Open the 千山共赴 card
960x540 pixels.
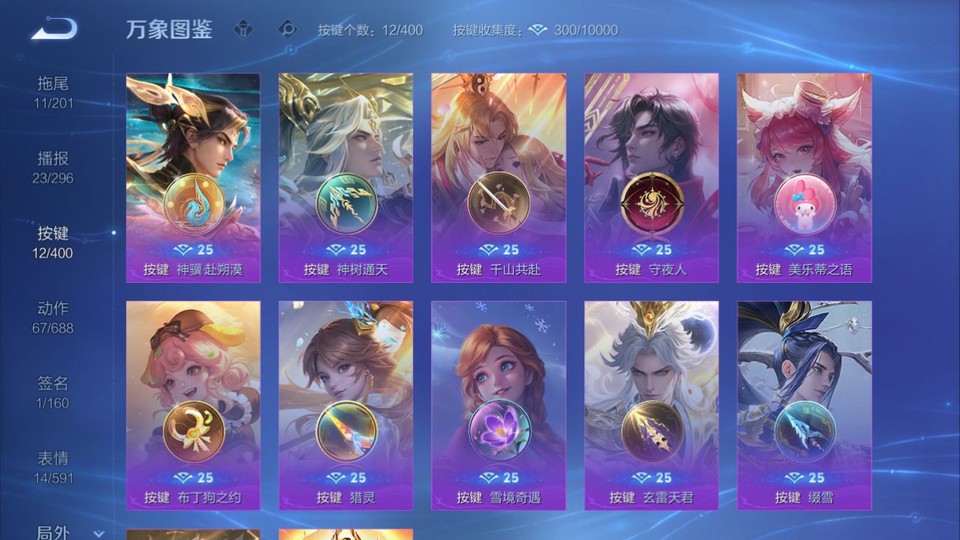pyautogui.click(x=498, y=177)
